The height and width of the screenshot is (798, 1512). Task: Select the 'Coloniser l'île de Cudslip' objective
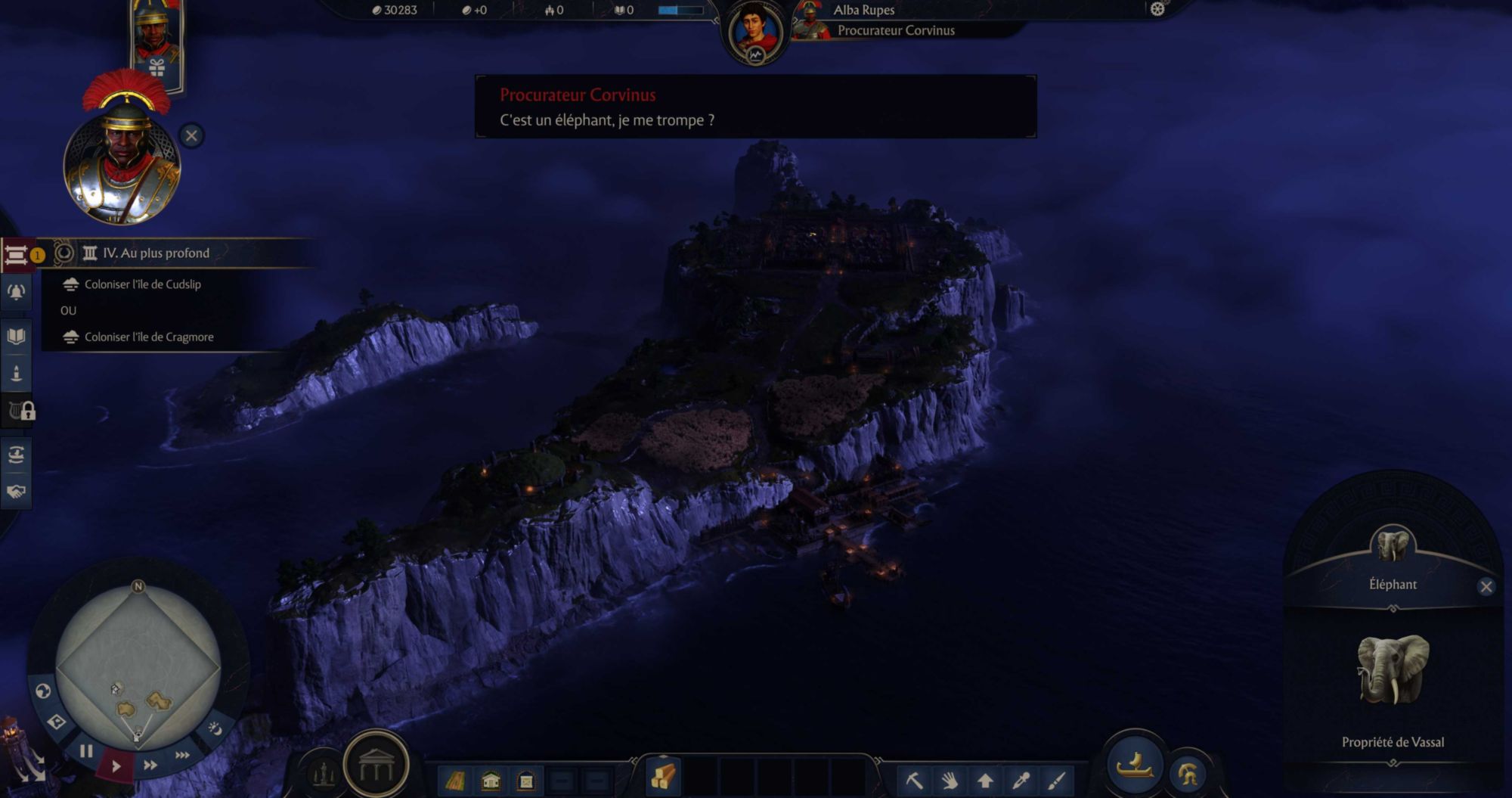click(142, 284)
